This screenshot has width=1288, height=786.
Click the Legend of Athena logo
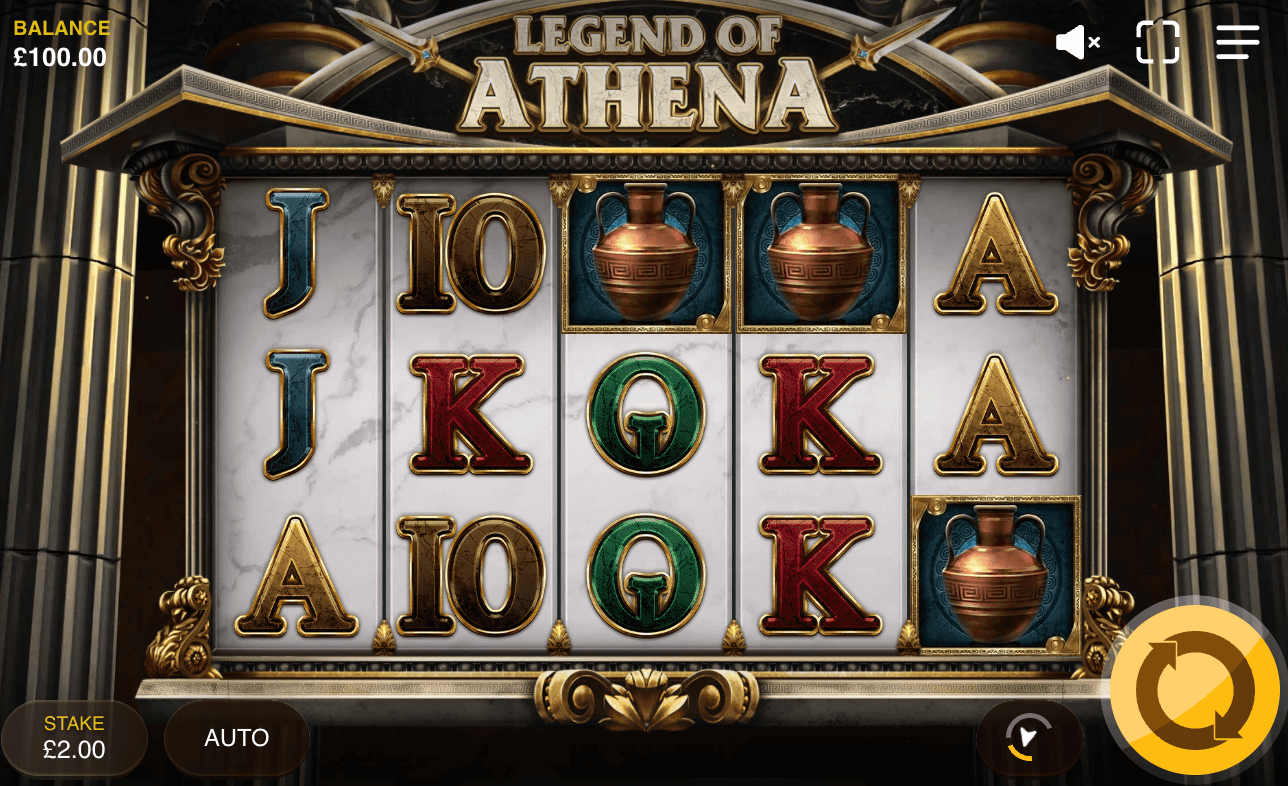[643, 65]
